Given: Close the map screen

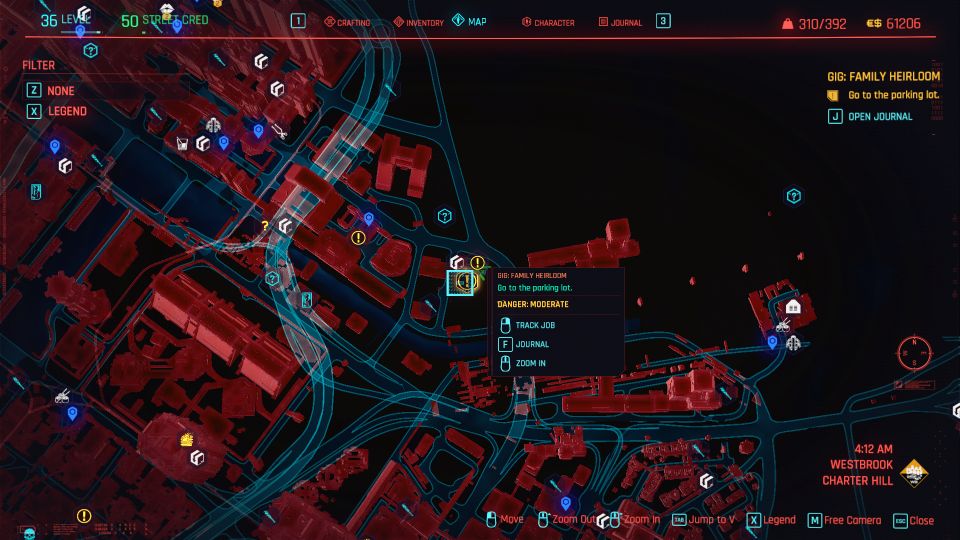Looking at the screenshot, I should pos(914,520).
